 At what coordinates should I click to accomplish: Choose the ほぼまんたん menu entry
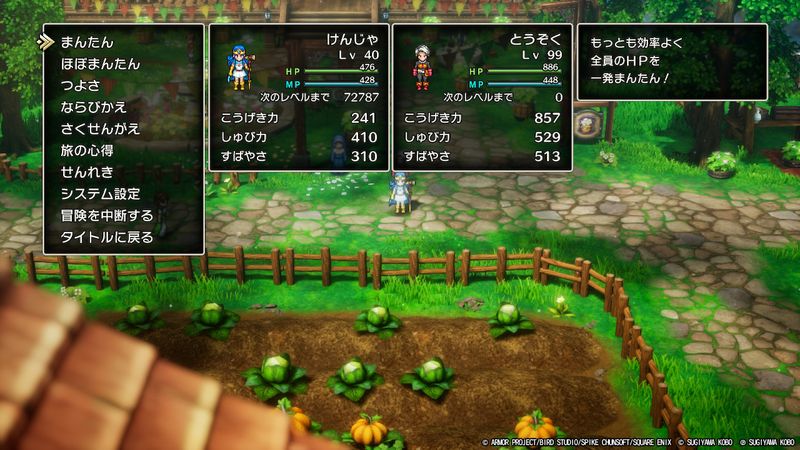(x=100, y=64)
